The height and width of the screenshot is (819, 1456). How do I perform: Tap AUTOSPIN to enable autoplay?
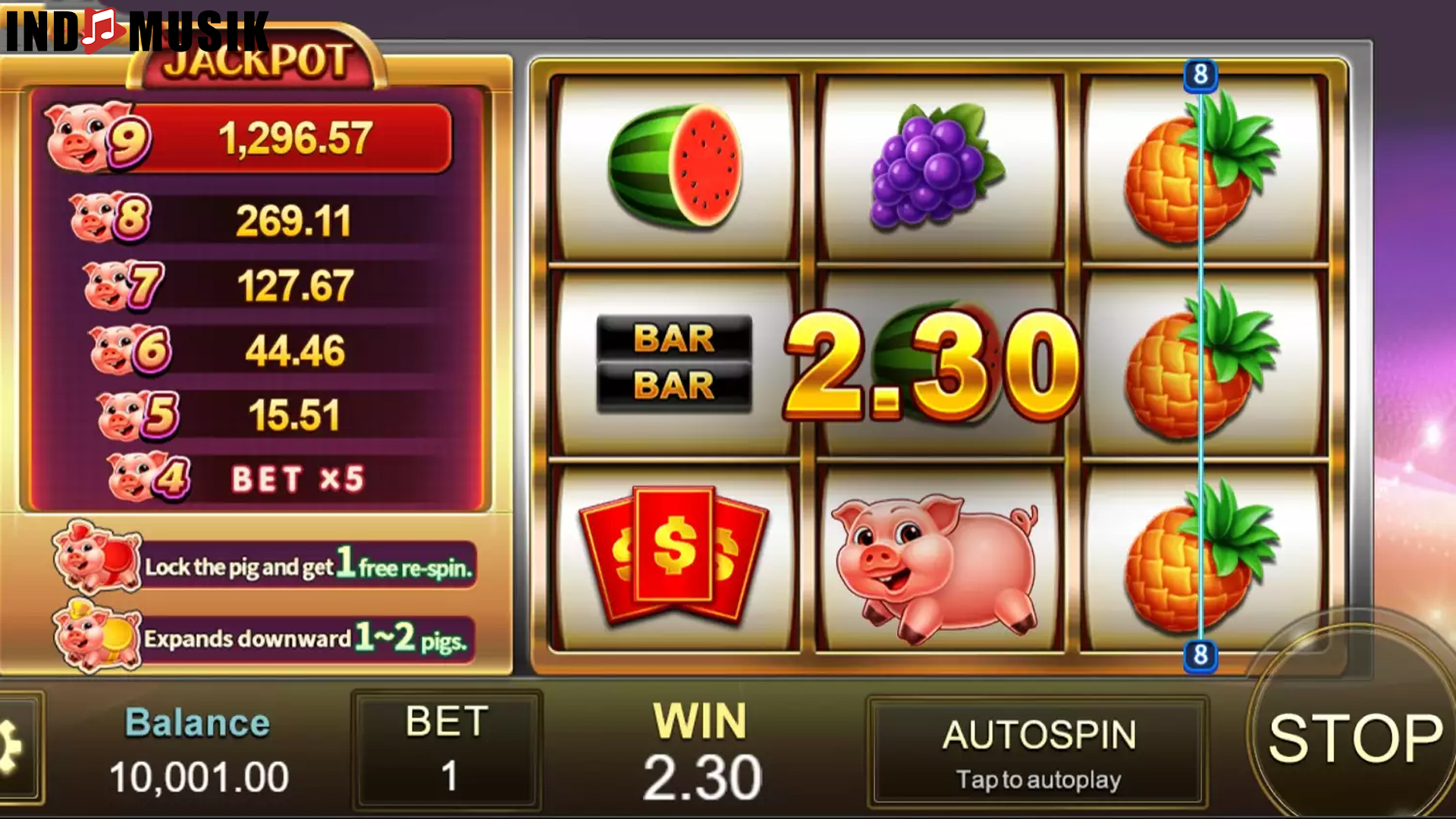click(1039, 751)
